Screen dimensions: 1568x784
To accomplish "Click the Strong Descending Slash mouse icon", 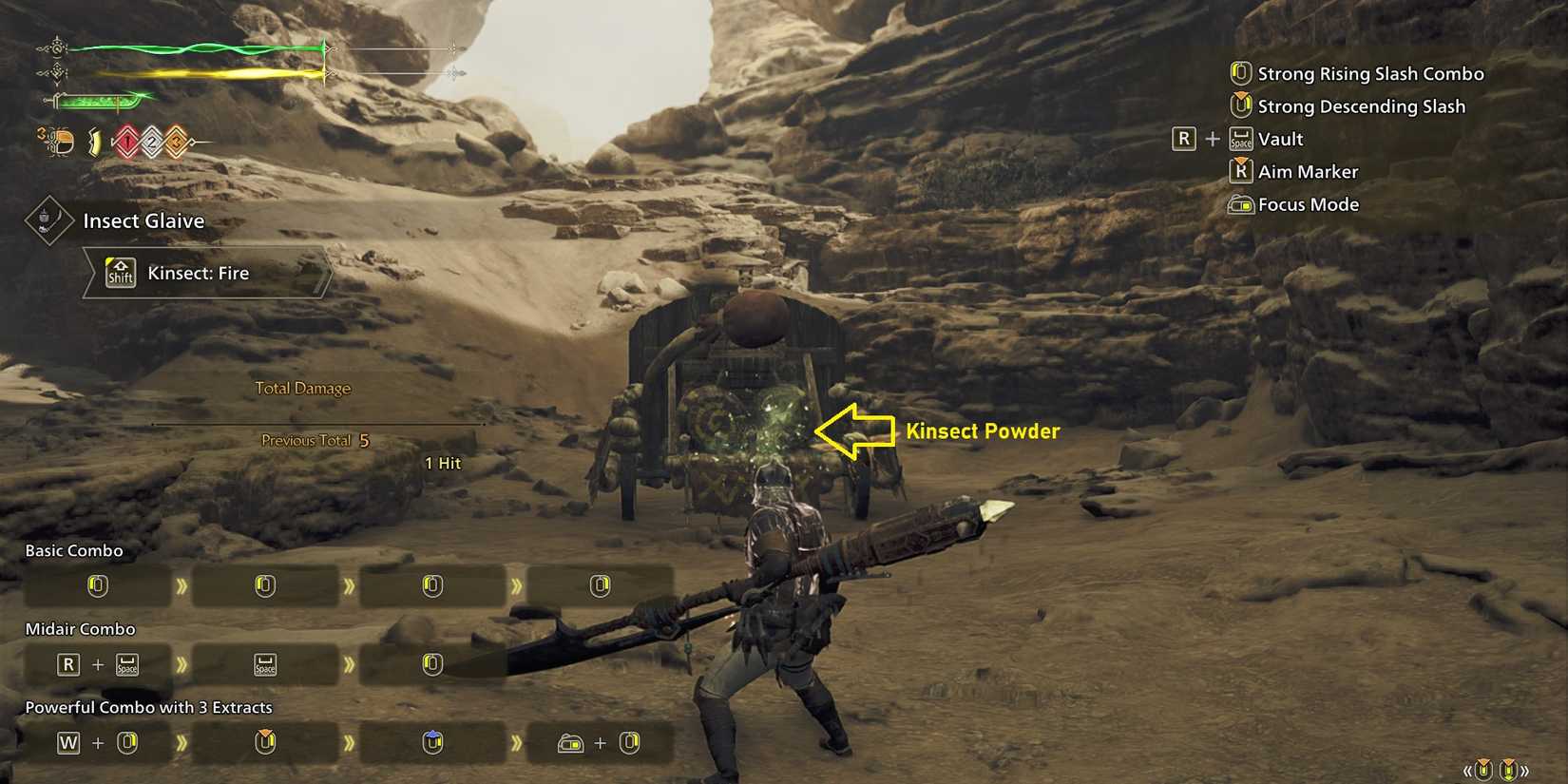I will click(1241, 106).
